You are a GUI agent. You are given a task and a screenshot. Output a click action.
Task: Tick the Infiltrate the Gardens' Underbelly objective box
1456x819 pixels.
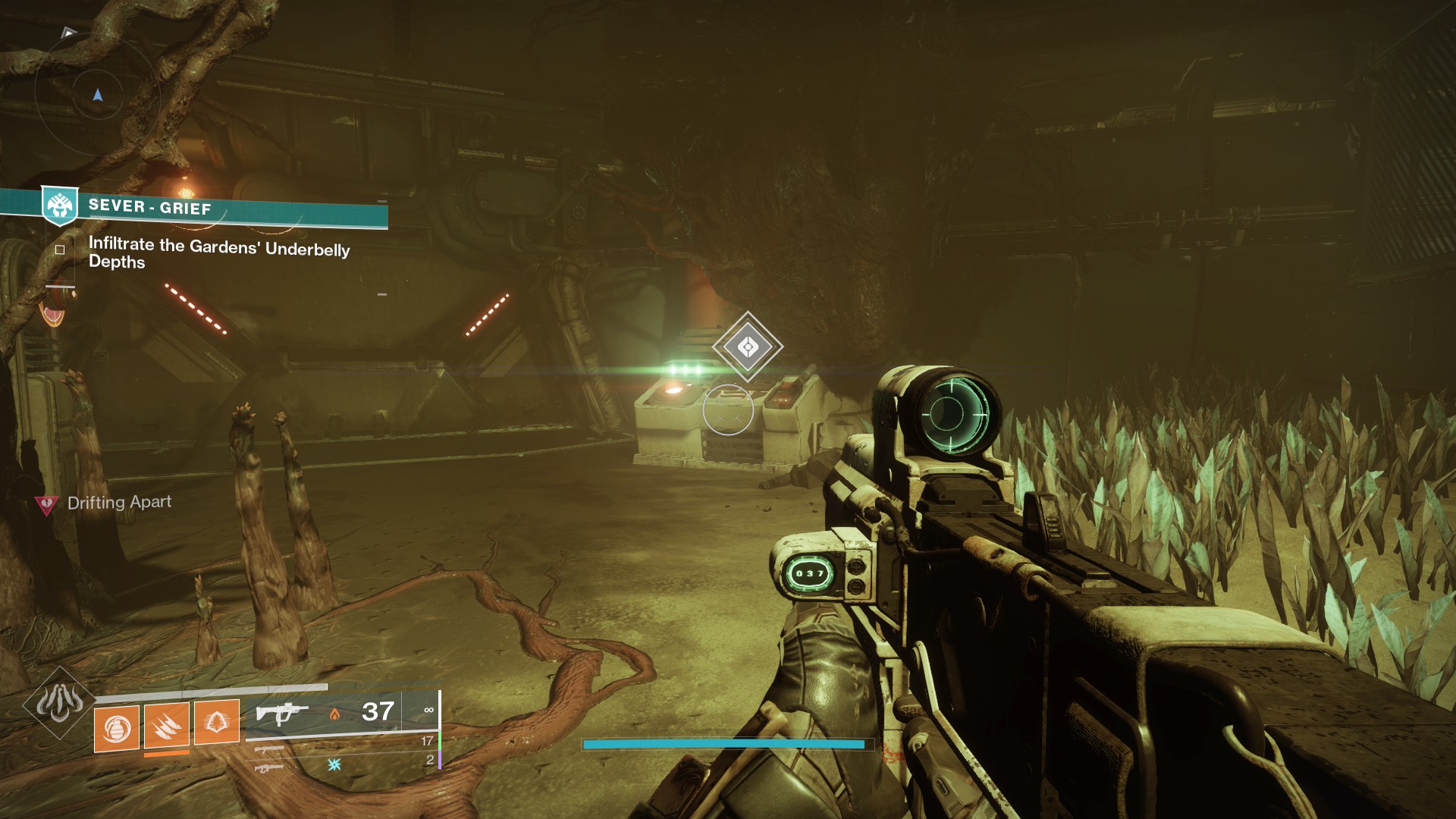(60, 249)
